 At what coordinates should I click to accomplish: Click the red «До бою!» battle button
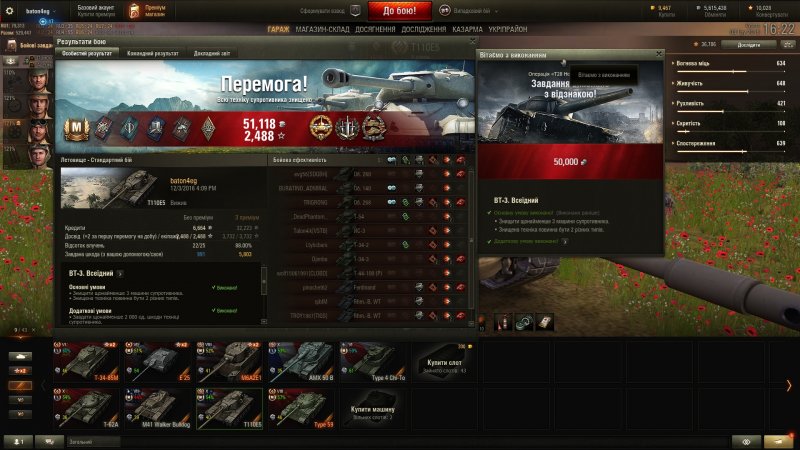(406, 11)
